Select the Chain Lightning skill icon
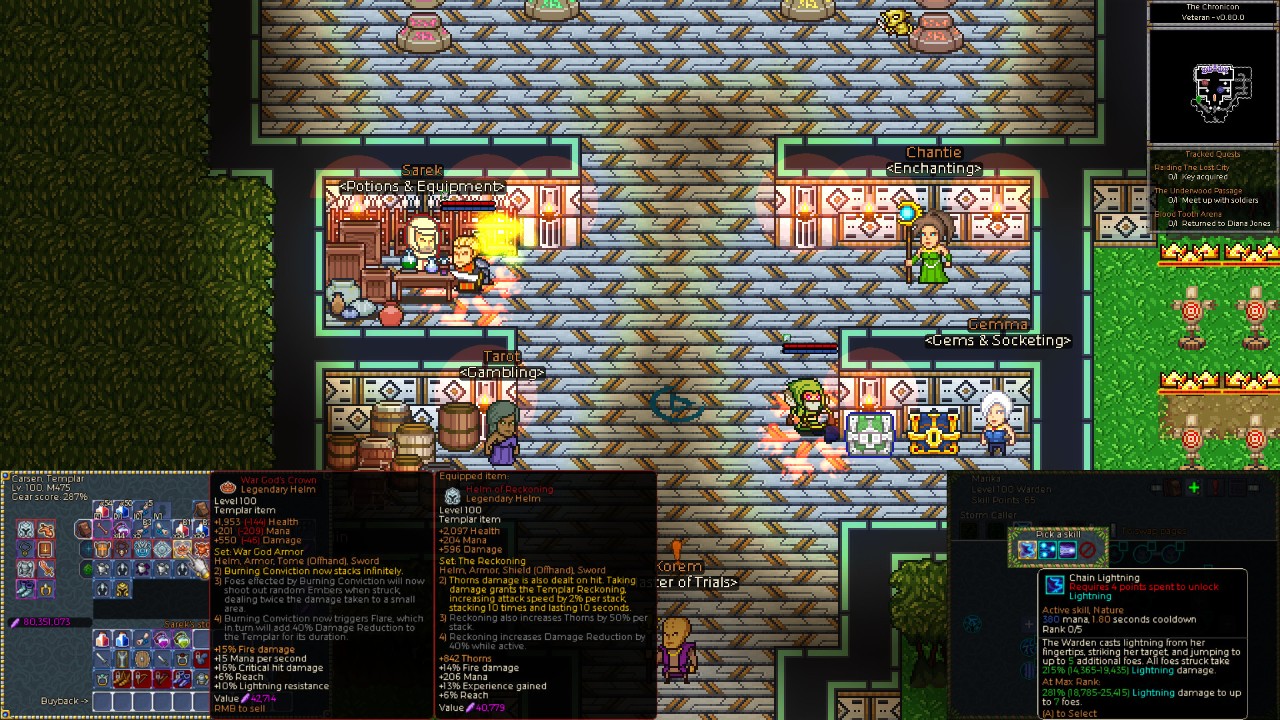Screen dimensions: 1280x720 point(1027,550)
